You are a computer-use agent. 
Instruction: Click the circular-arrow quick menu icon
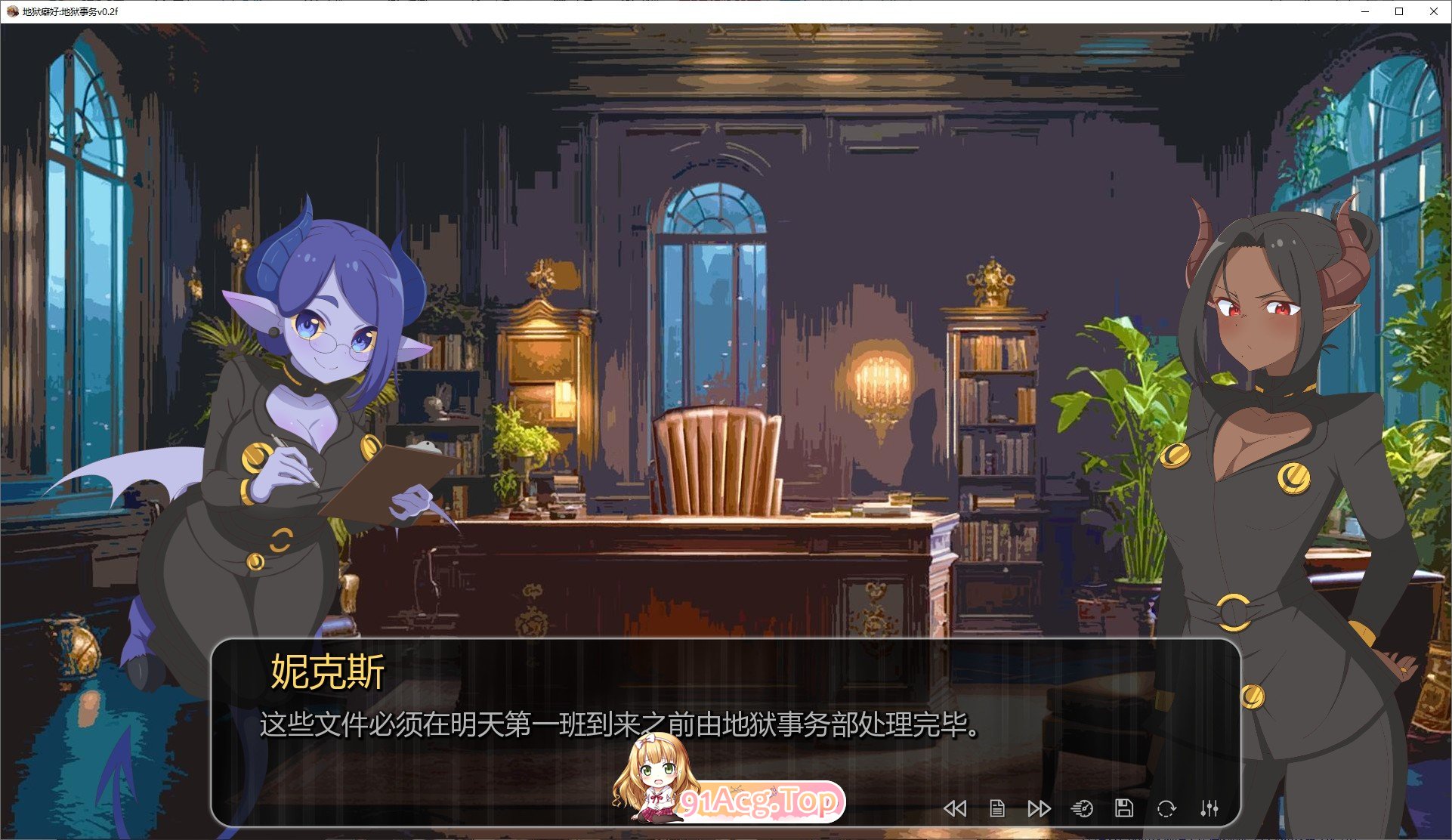tap(1166, 808)
